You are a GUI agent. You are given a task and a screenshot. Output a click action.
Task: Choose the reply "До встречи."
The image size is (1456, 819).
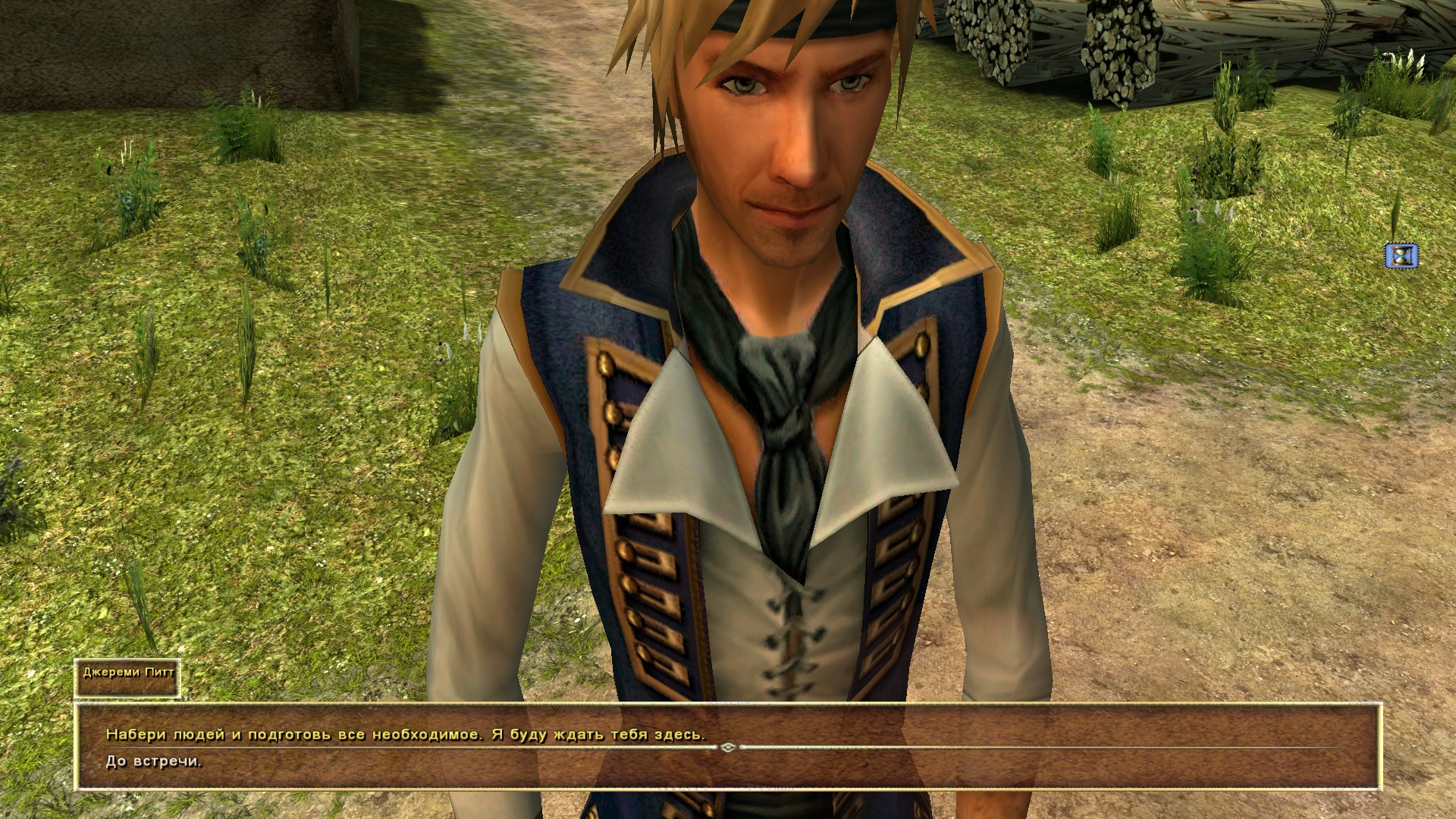[x=154, y=762]
